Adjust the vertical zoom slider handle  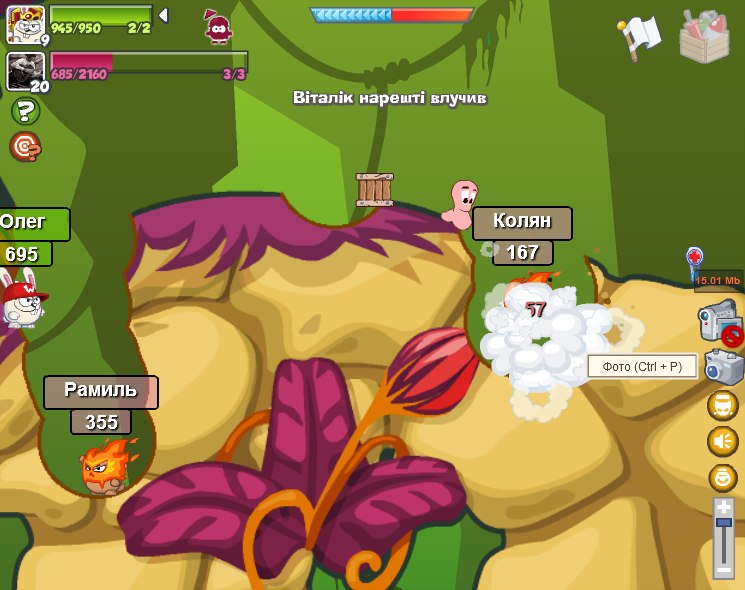coord(723,522)
